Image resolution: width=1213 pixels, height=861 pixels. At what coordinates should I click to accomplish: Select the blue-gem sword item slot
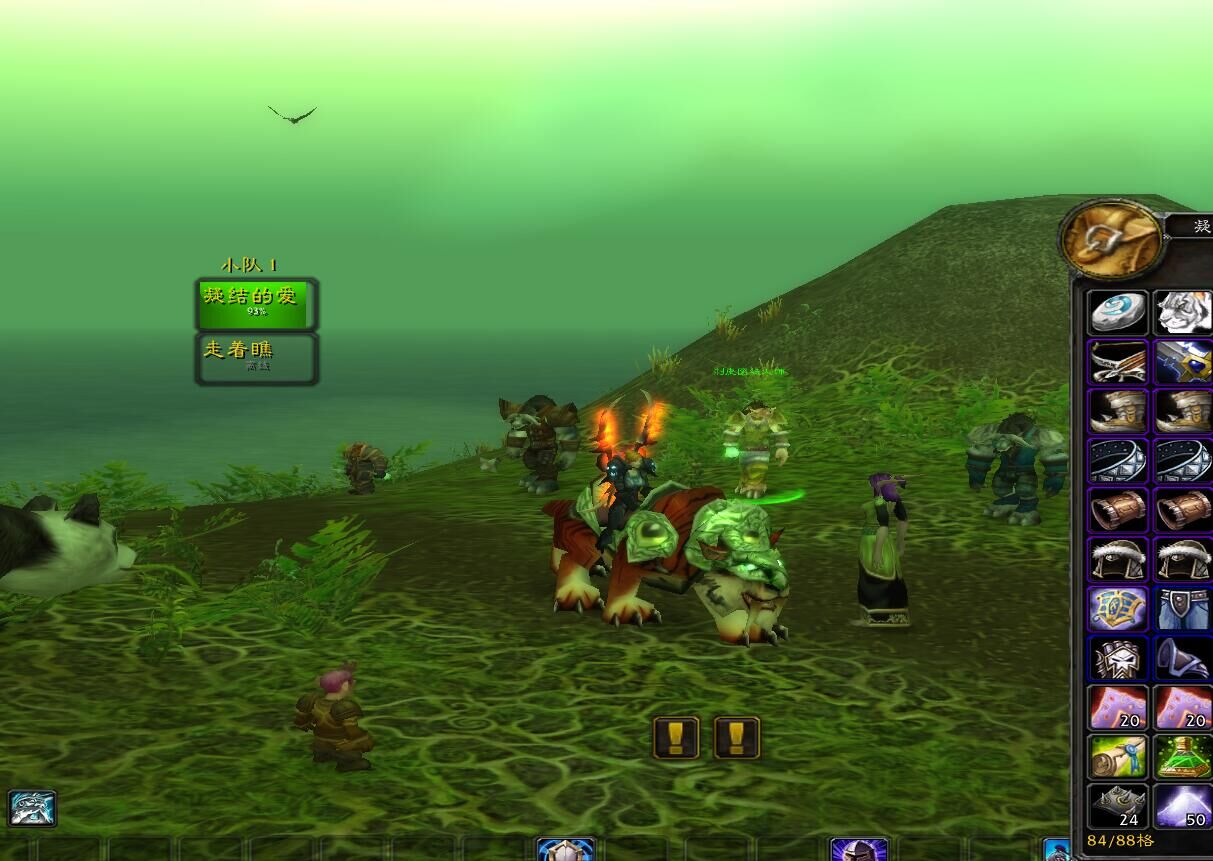point(1183,362)
